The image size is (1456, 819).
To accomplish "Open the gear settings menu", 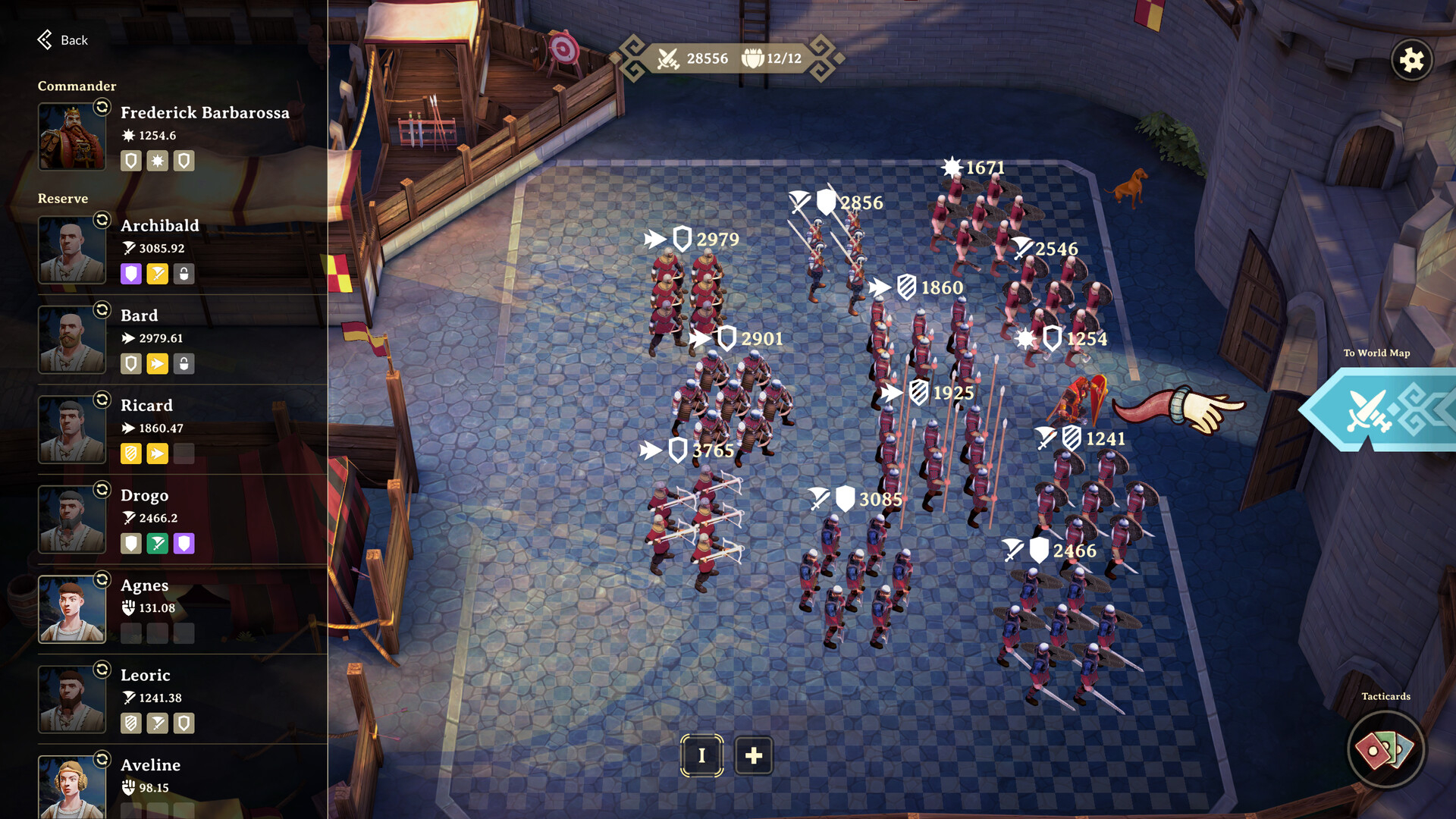I will pos(1411,60).
